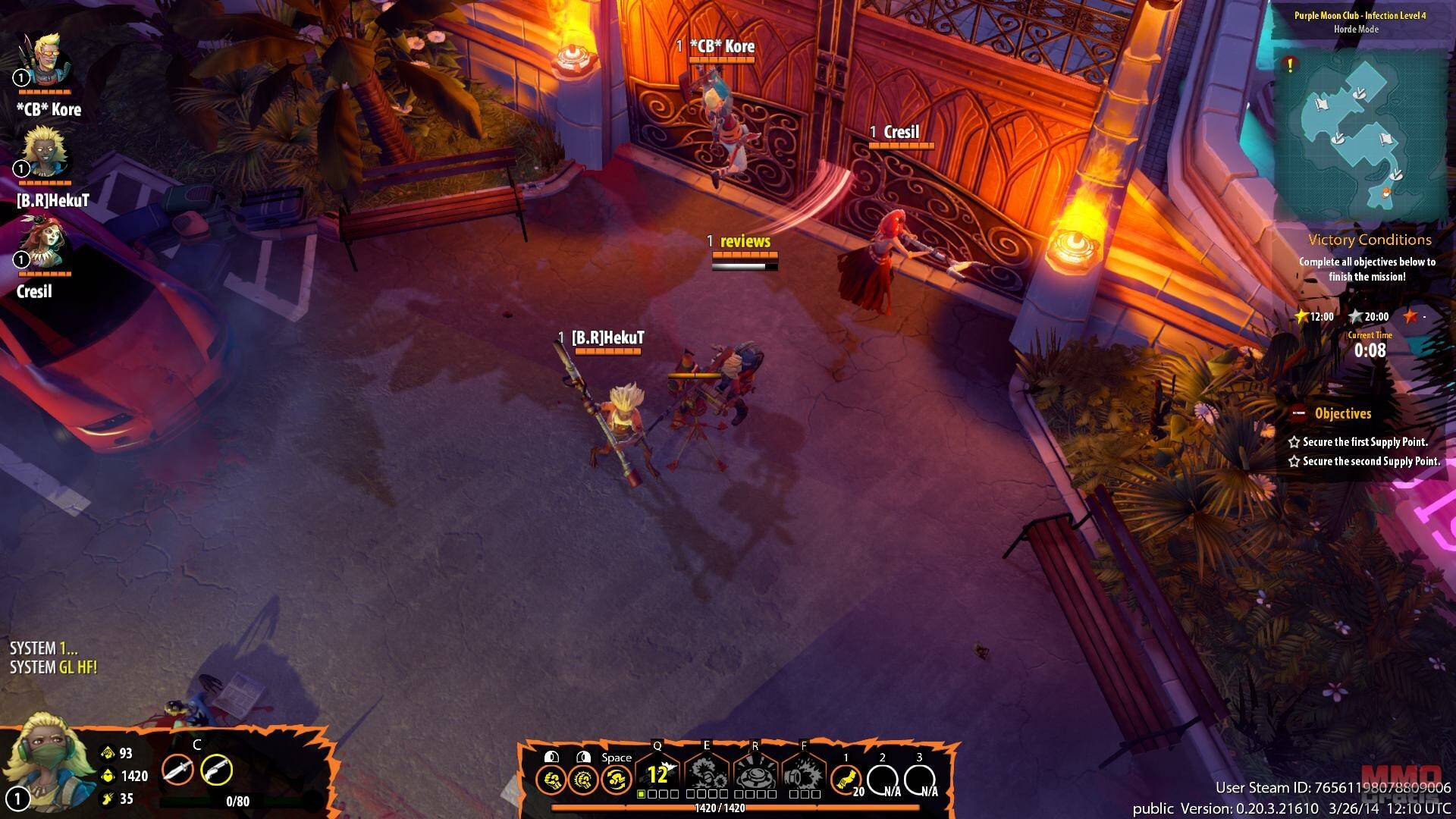
Task: Click the *CB* Kore teammate portrait
Action: pyautogui.click(x=46, y=60)
